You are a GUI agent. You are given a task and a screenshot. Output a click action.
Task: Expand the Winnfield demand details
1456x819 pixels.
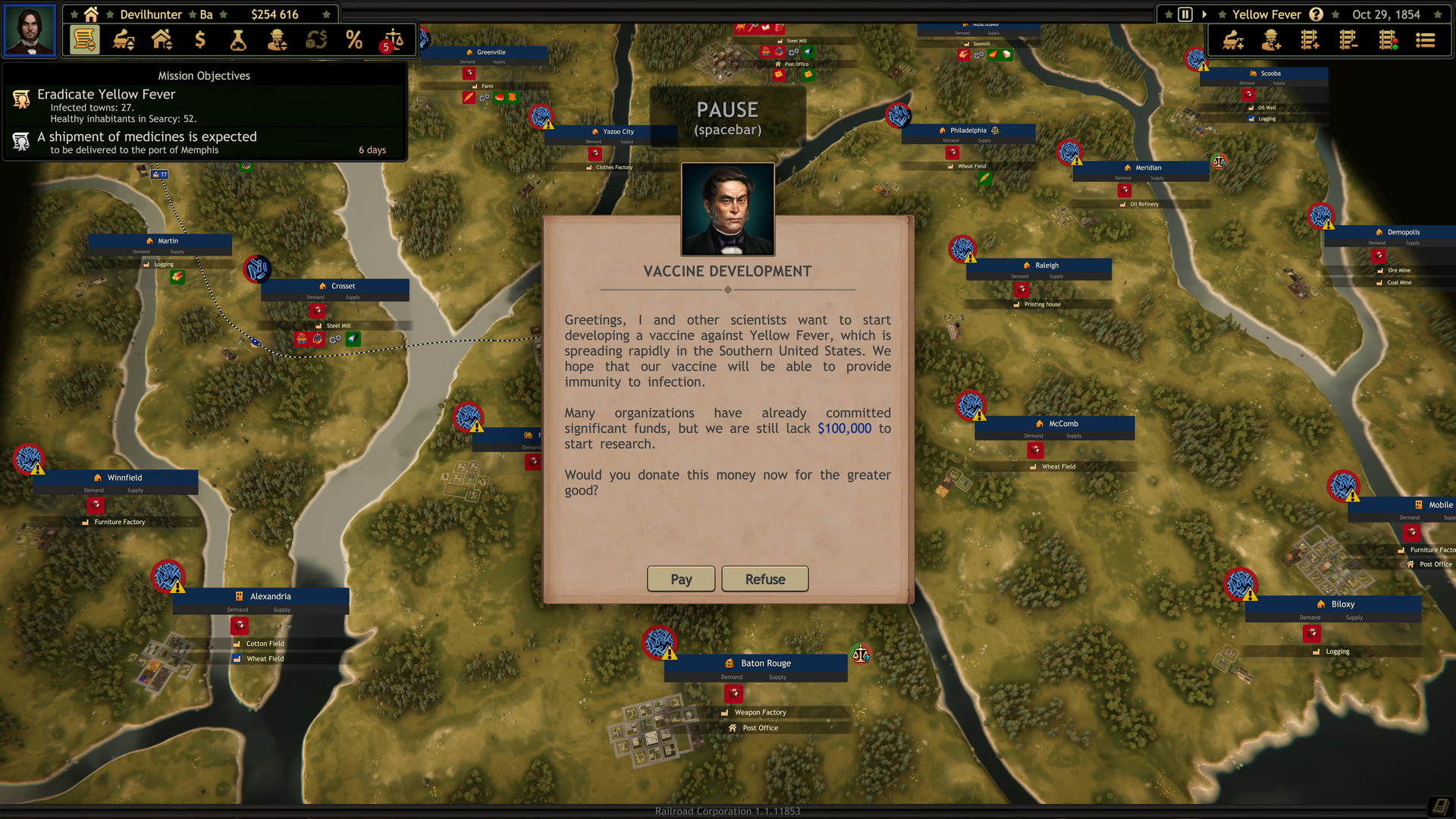(x=93, y=490)
